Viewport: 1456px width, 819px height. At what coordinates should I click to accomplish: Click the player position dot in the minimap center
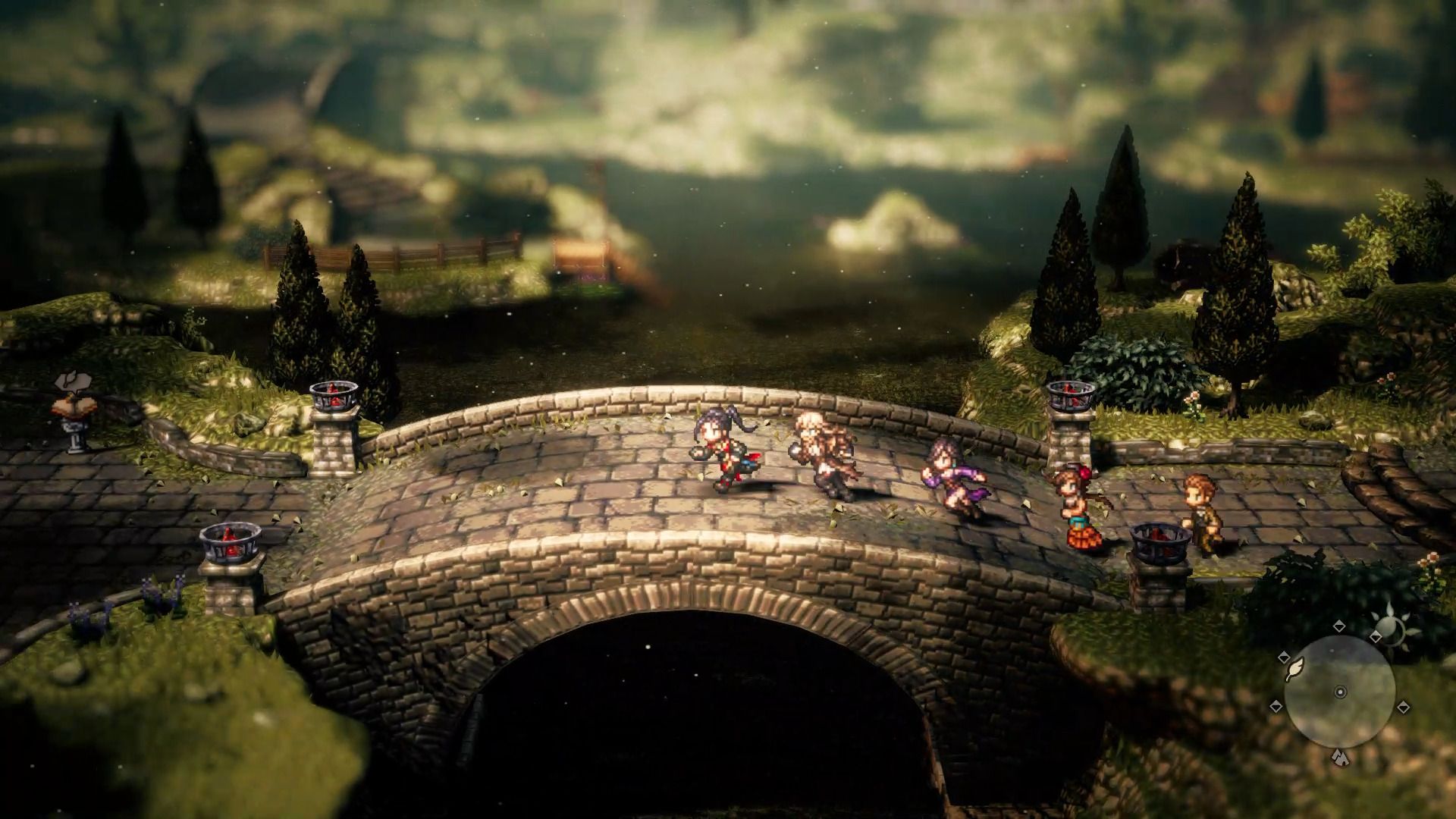tap(1340, 692)
